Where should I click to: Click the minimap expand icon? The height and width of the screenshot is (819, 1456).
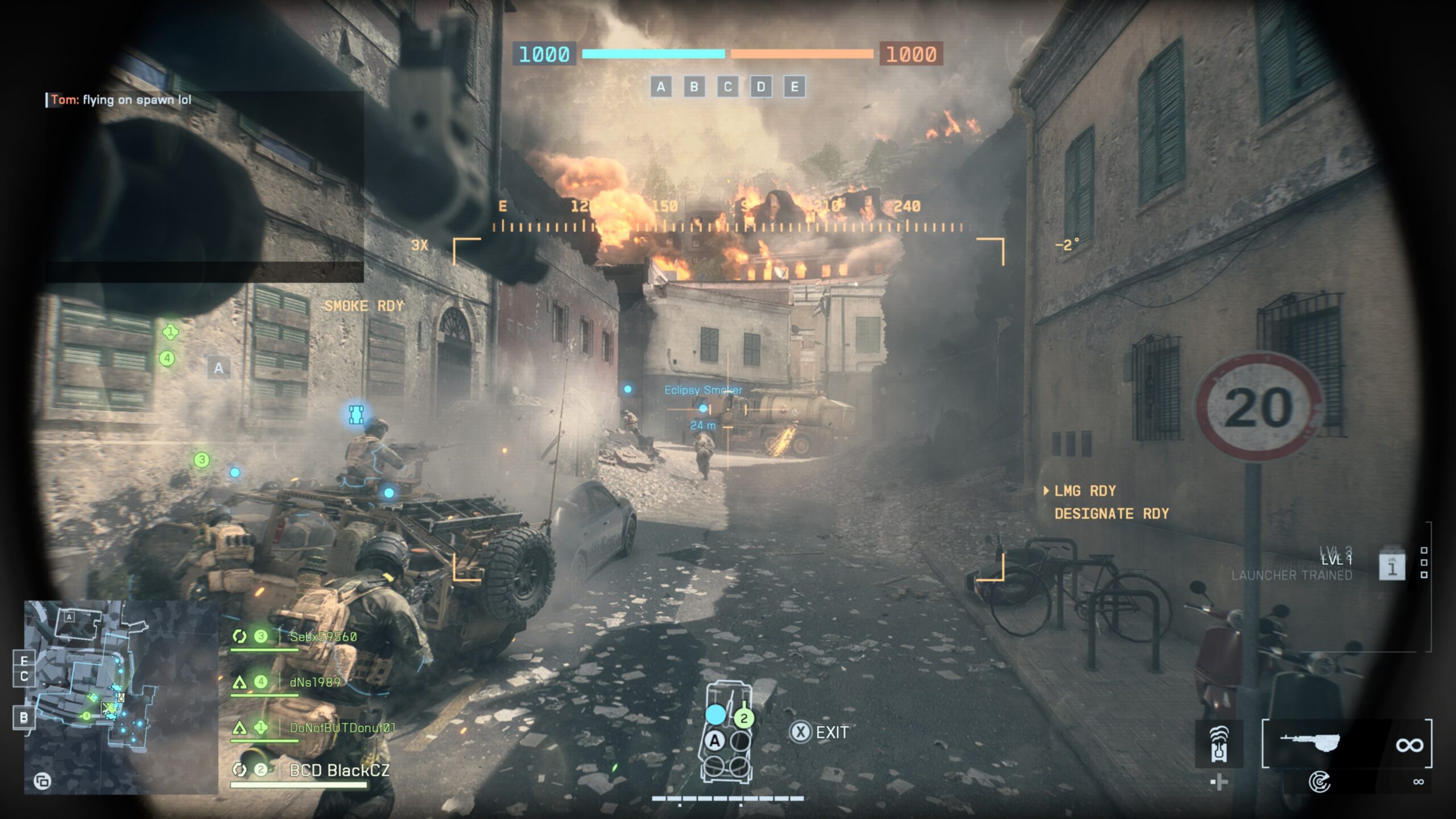(42, 781)
